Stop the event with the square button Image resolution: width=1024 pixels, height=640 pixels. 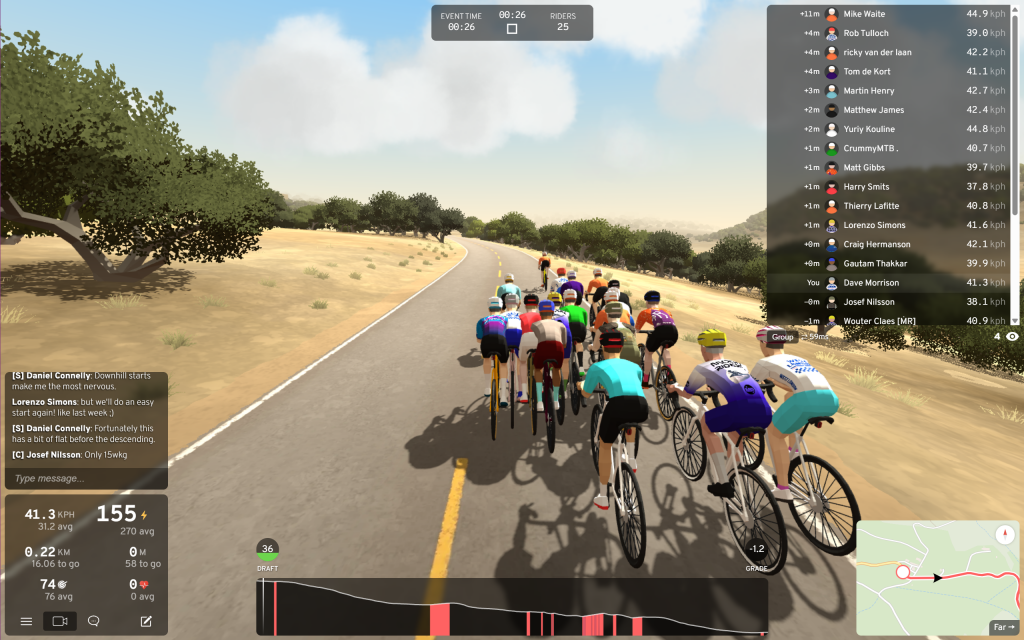[x=512, y=29]
